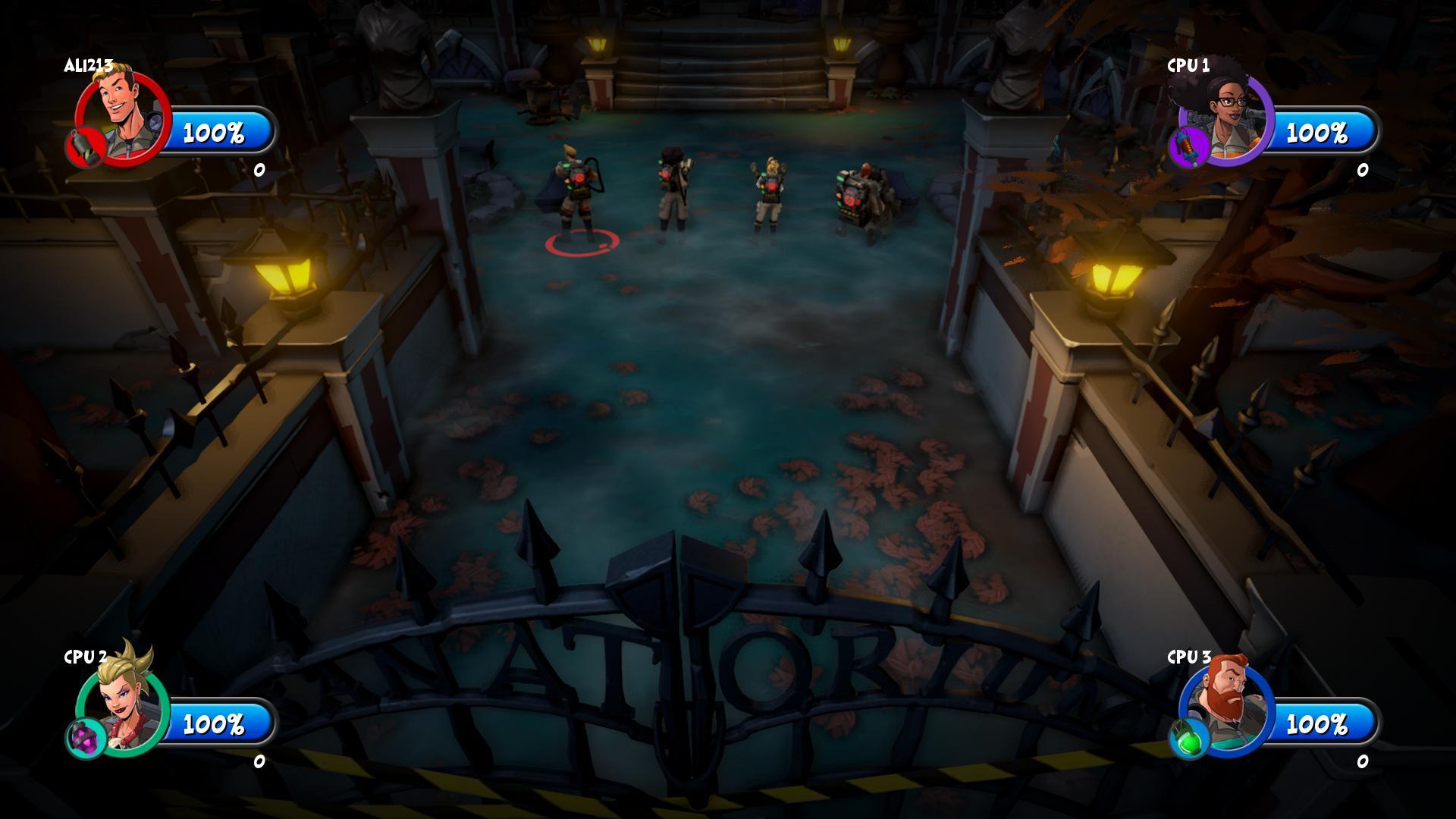Activate CPU 3's green grenade icon
The image size is (1456, 819).
(x=1188, y=737)
